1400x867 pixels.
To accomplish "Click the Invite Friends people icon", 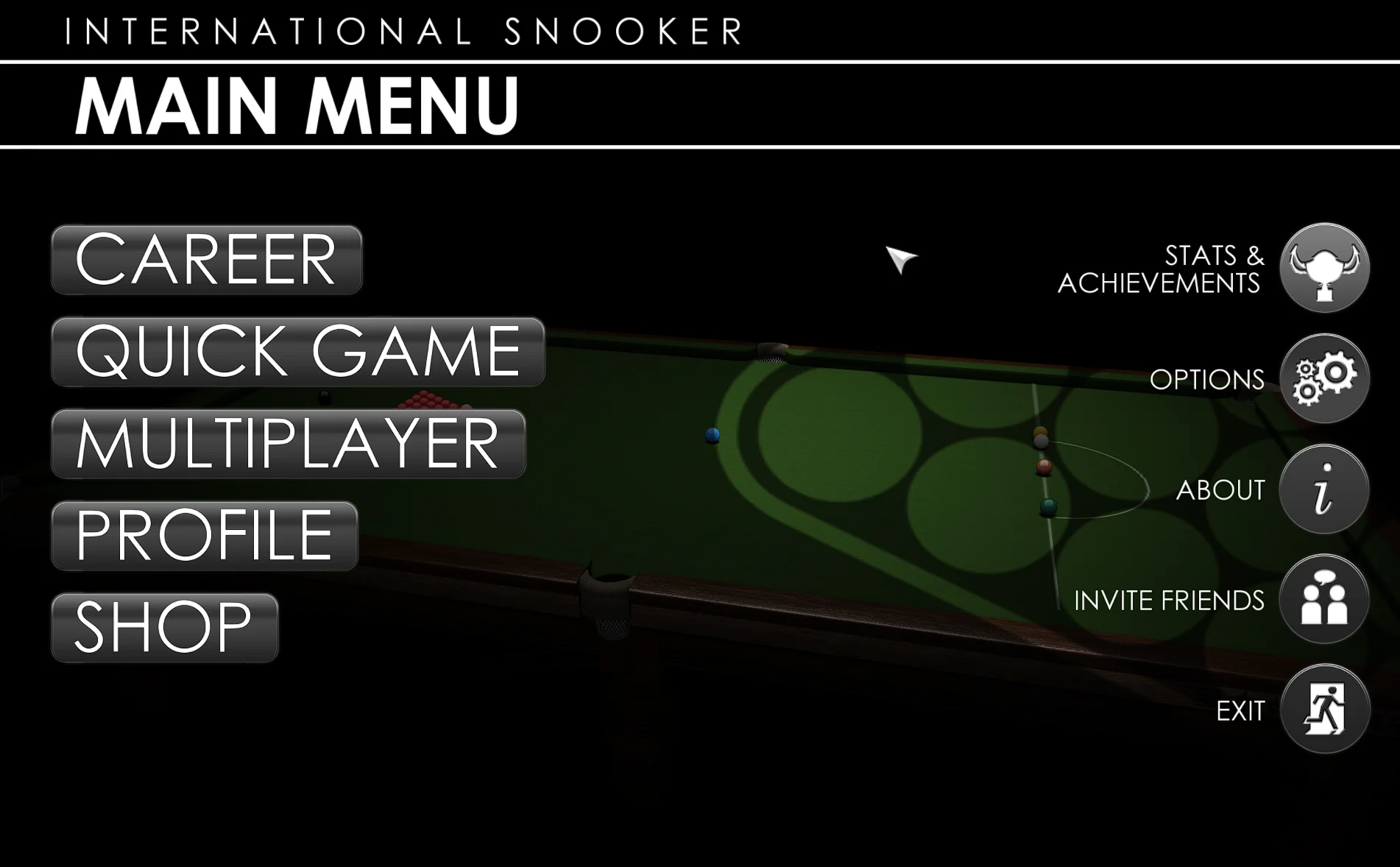I will pyautogui.click(x=1324, y=599).
